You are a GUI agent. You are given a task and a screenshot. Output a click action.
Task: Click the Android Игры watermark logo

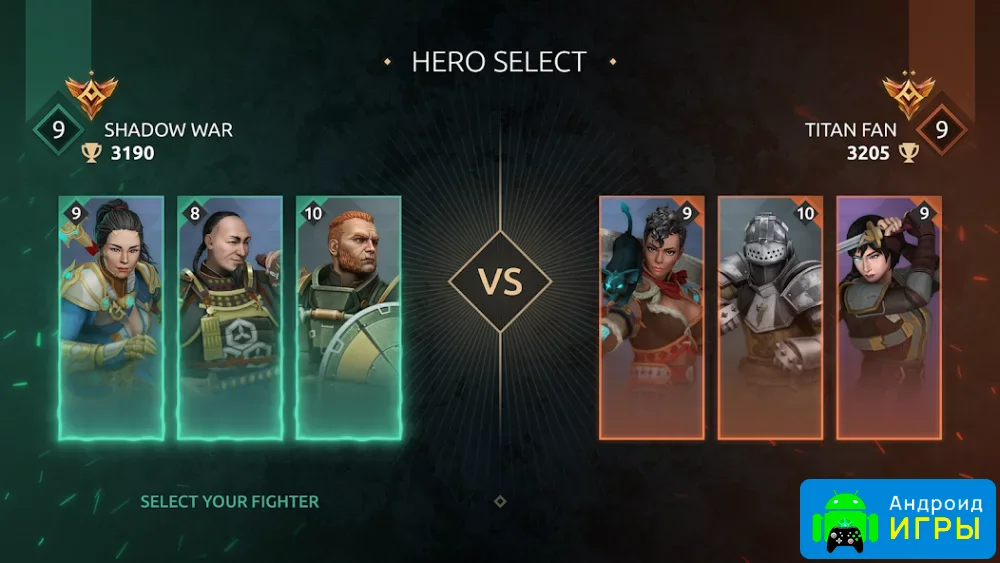pyautogui.click(x=898, y=517)
